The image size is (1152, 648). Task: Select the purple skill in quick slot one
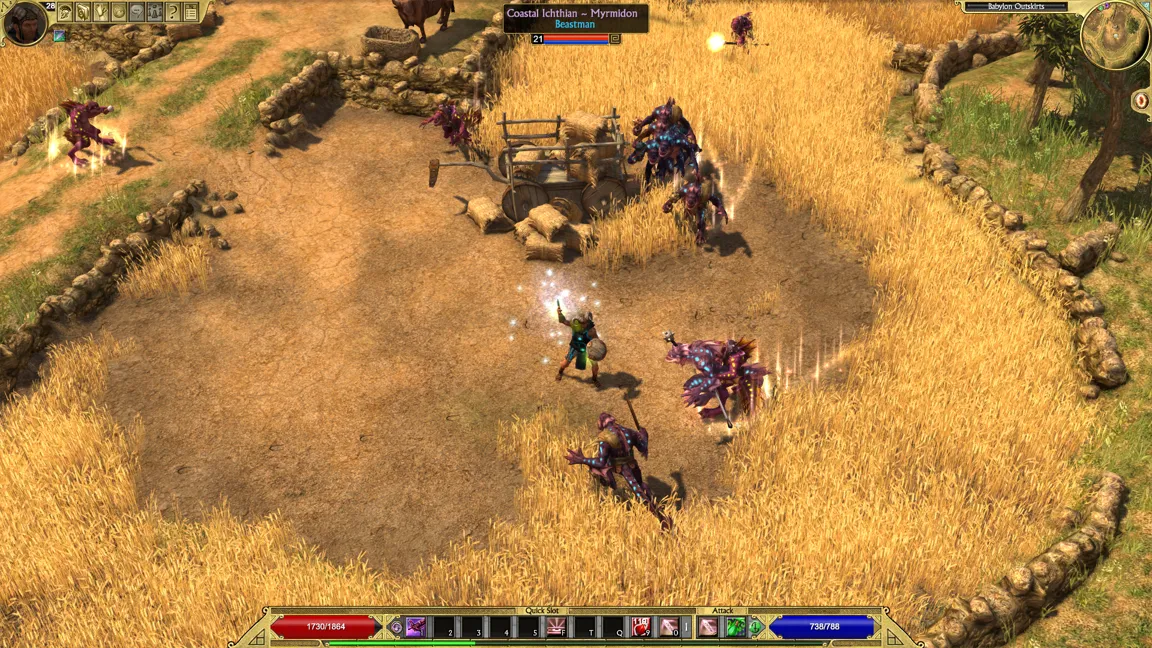(x=416, y=627)
